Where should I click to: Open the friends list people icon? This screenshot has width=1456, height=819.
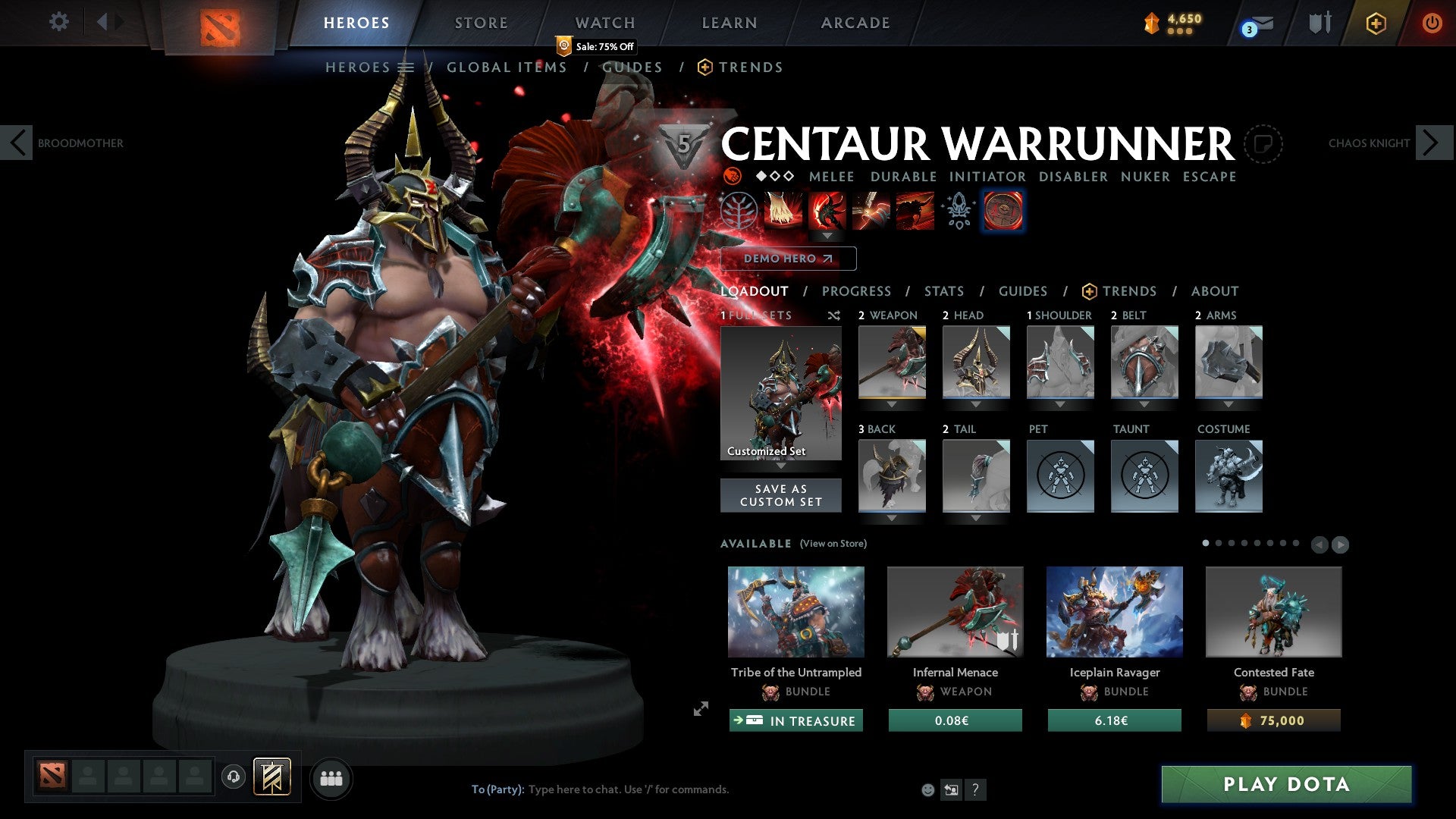click(331, 777)
